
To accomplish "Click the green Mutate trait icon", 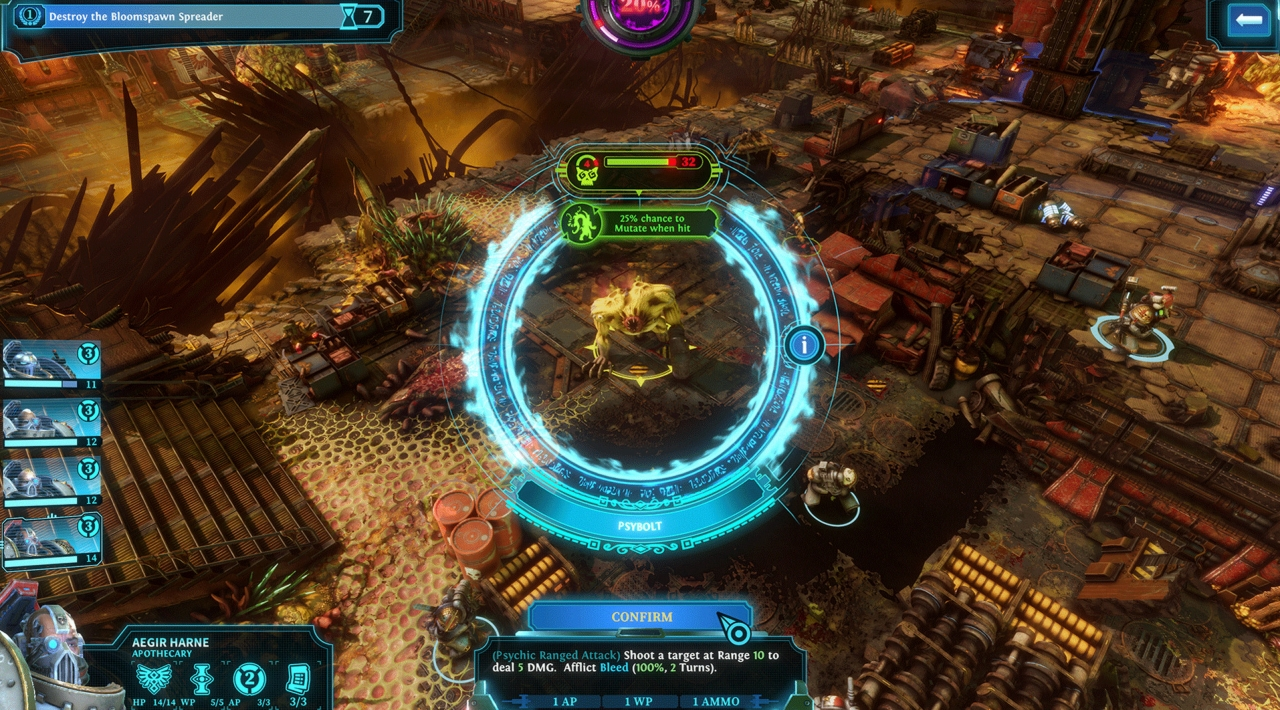I will point(580,223).
